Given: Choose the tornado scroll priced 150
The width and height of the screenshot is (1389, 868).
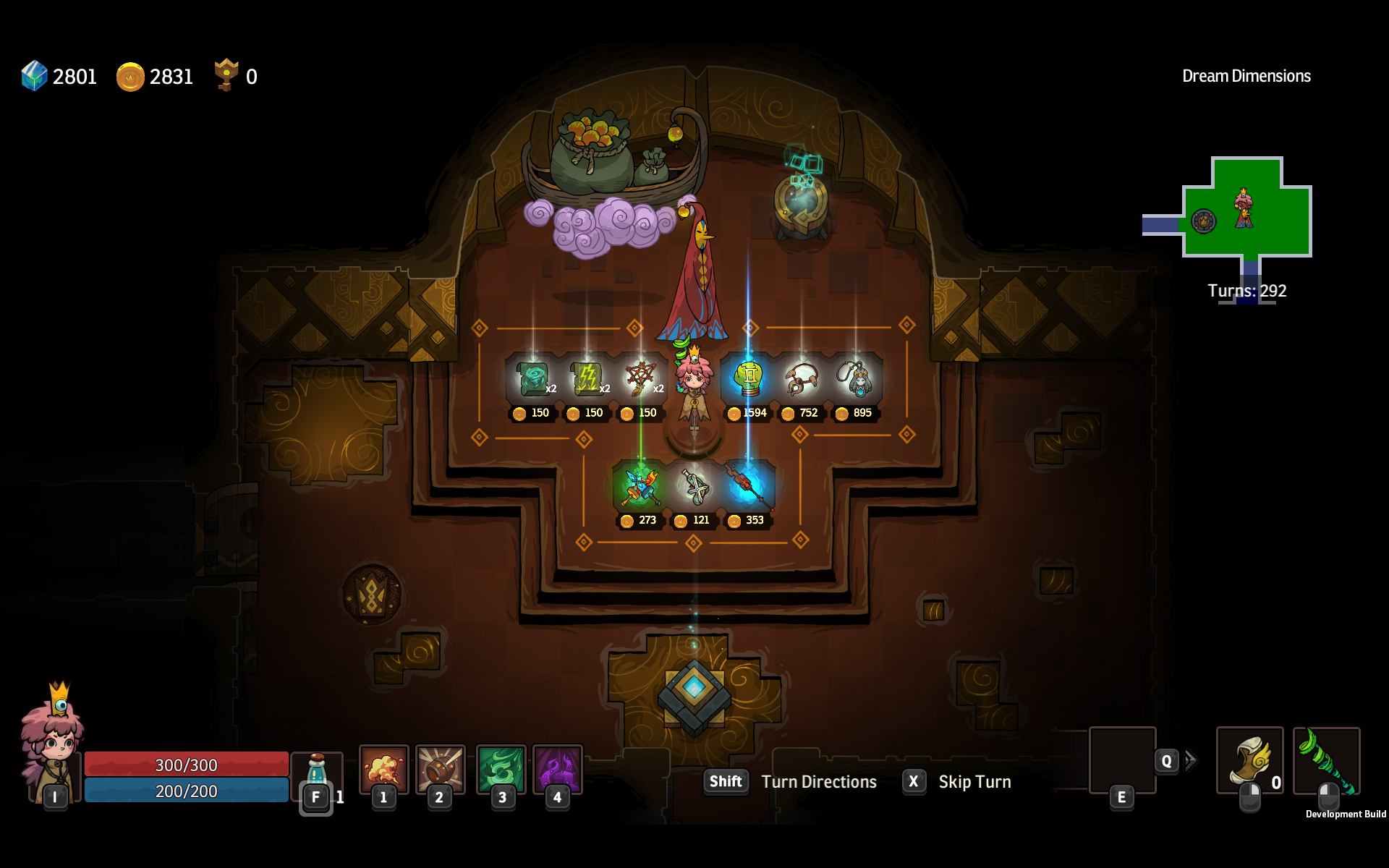Looking at the screenshot, I should pyautogui.click(x=533, y=378).
